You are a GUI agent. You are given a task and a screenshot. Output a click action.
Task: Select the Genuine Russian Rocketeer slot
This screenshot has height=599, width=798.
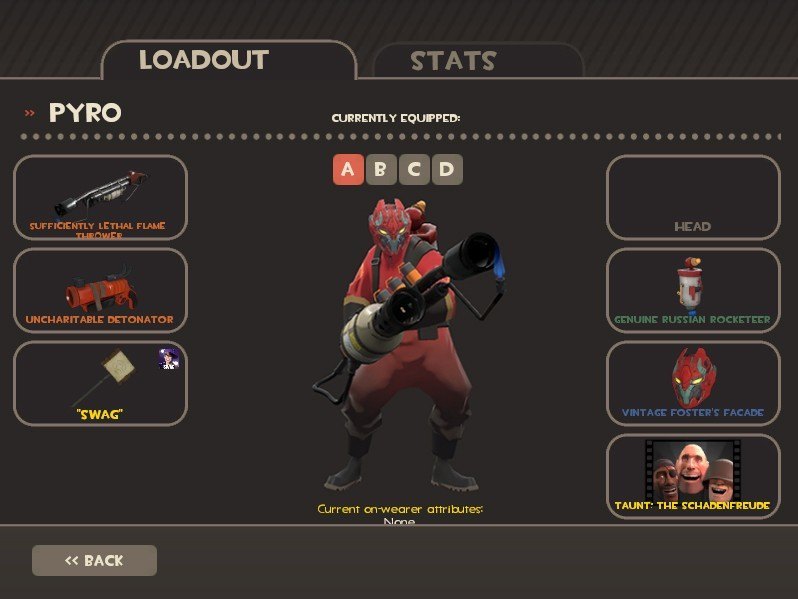point(693,291)
